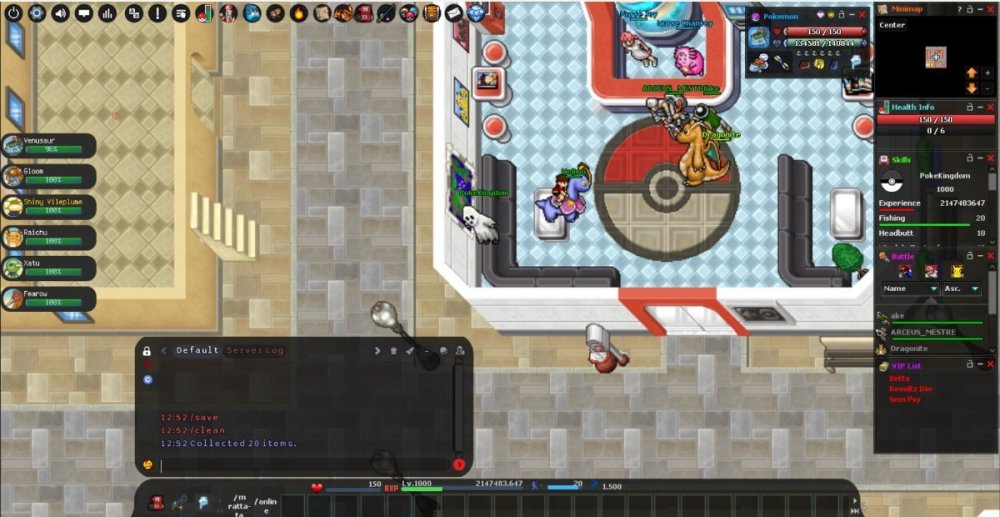Screen dimensions: 1000x517
Task: Select the flame icon in top toolbar
Action: tap(299, 13)
